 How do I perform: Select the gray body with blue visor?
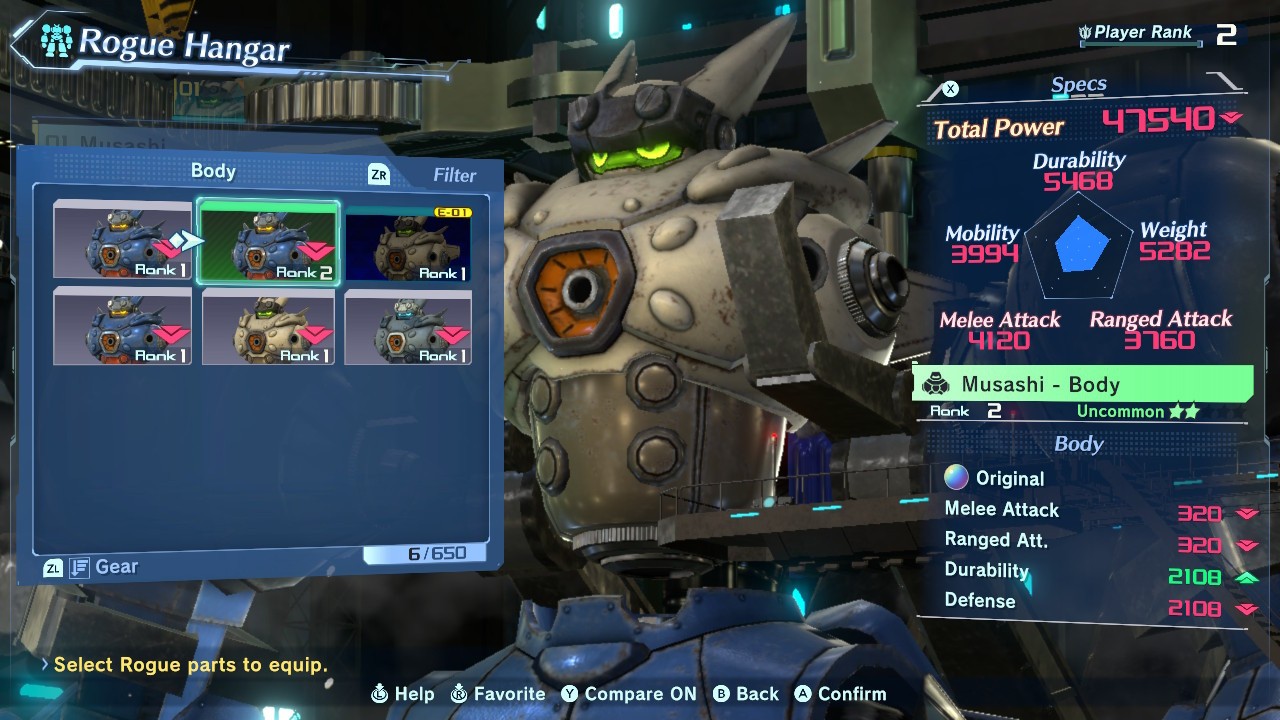point(408,327)
